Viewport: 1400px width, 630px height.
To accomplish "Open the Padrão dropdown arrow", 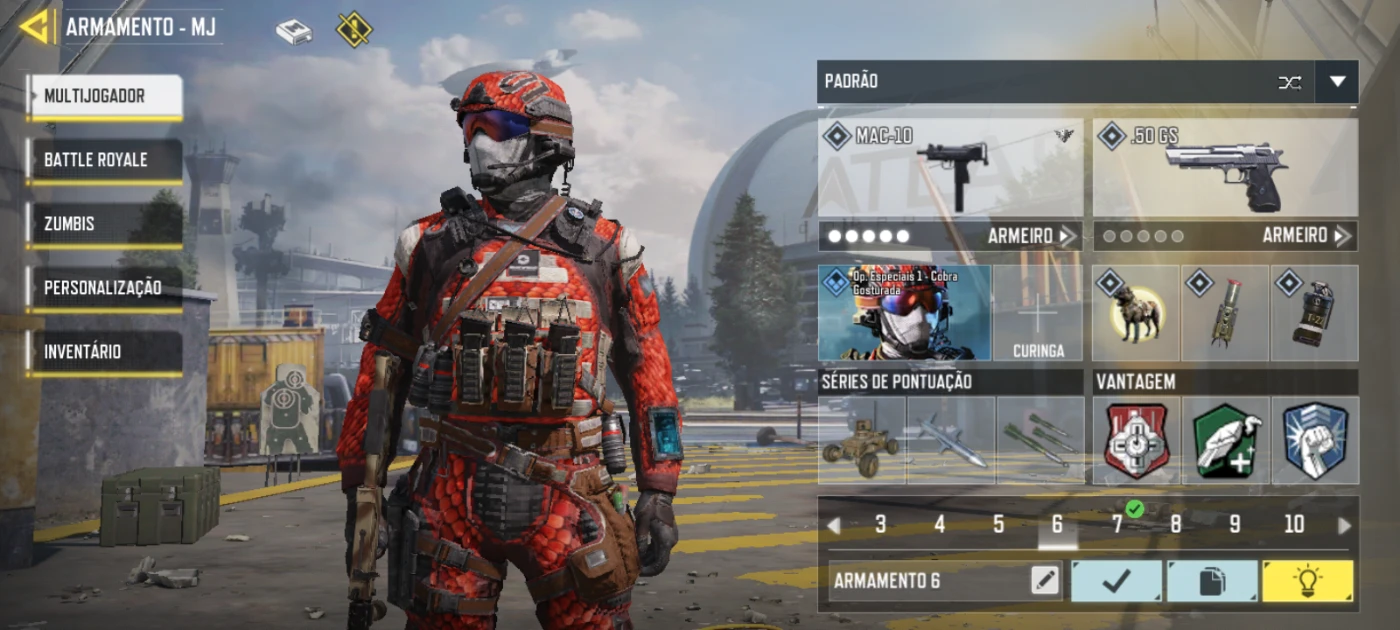I will click(1337, 82).
